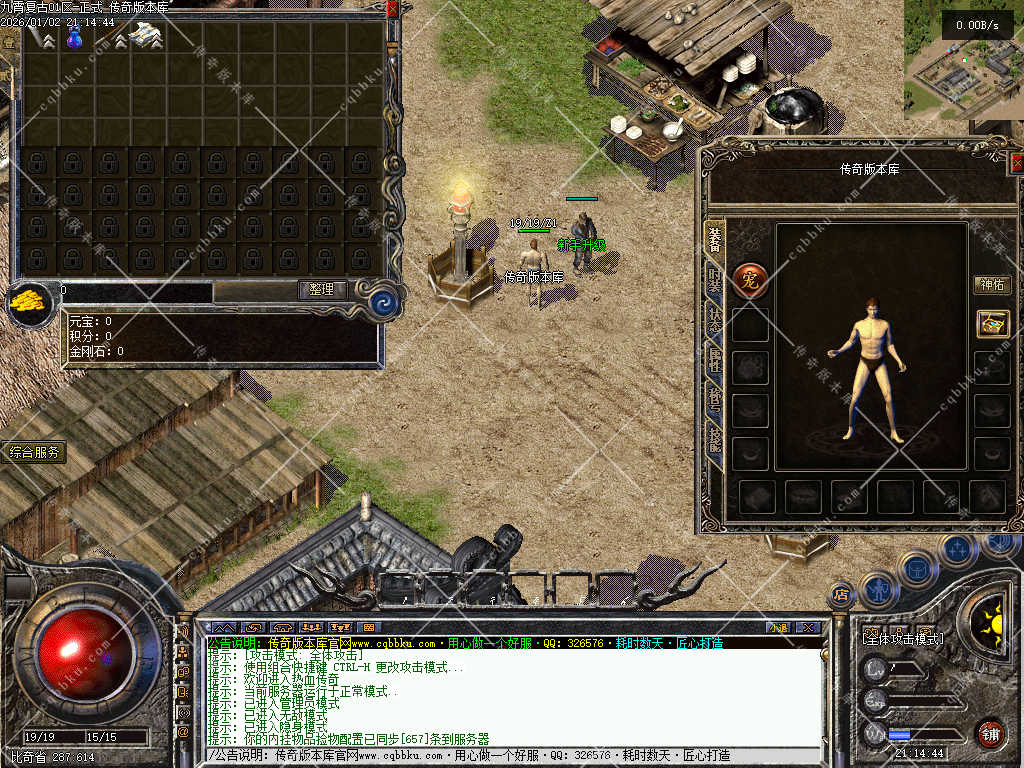Open the treasure chest icon in the character panel
Viewport: 1024px width, 768px height.
[993, 323]
